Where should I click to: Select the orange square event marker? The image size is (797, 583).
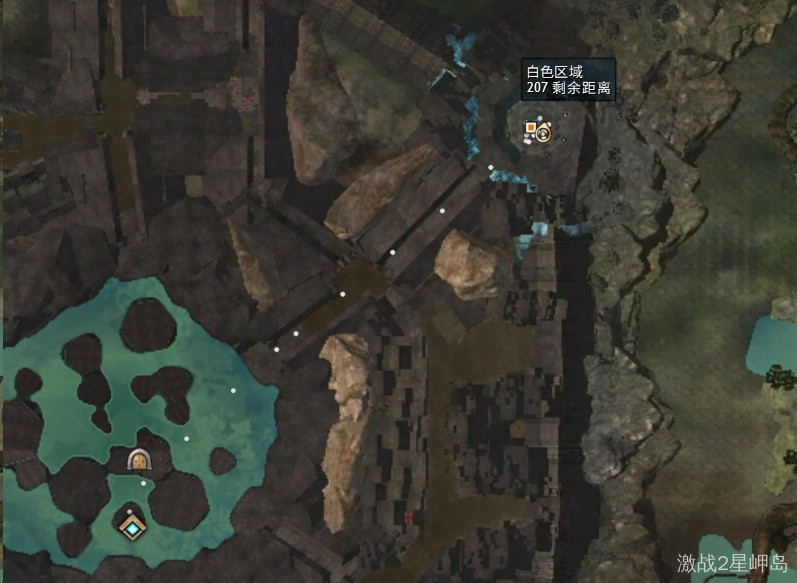[530, 128]
